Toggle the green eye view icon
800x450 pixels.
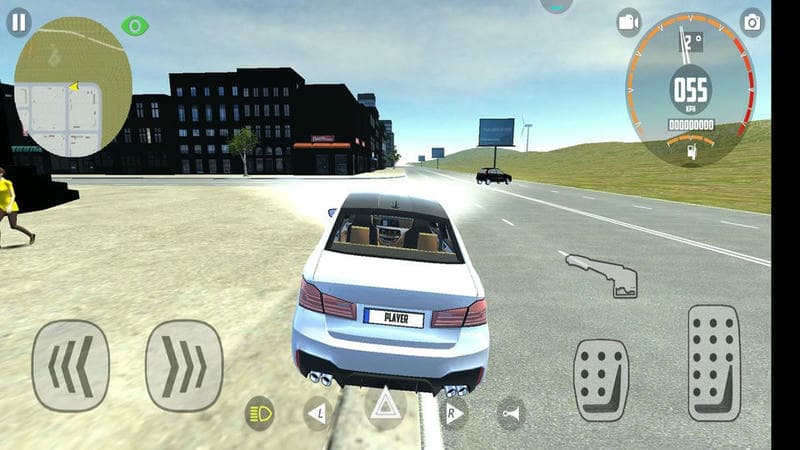(134, 25)
